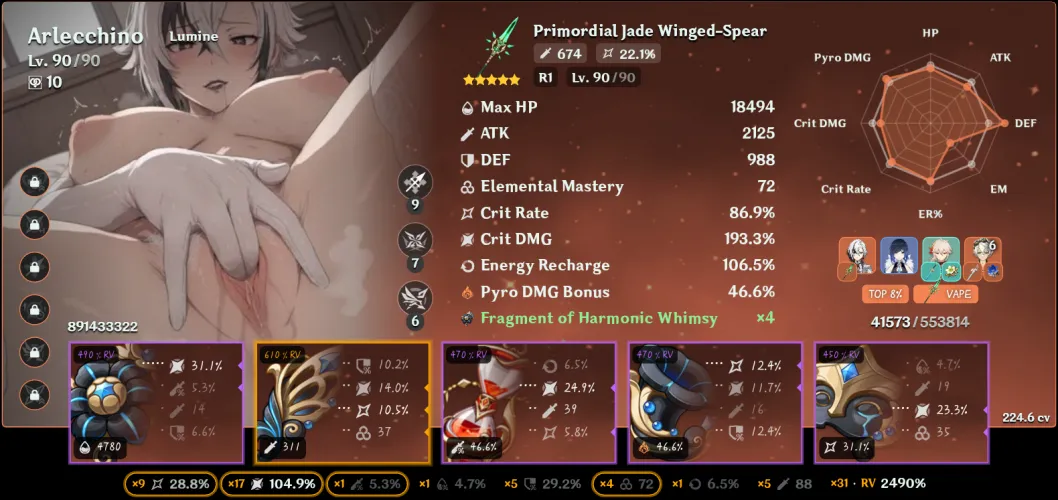Screen dimensions: 1058x500
Task: Choose Yelan's blue portrait in the team
Action: point(899,257)
